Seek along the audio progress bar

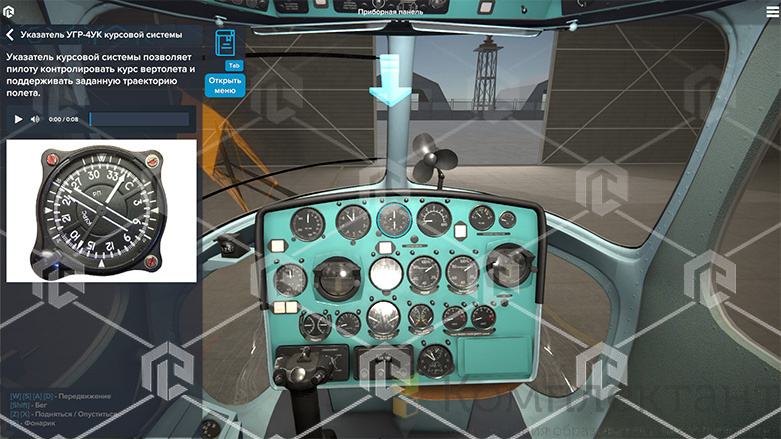(x=139, y=119)
